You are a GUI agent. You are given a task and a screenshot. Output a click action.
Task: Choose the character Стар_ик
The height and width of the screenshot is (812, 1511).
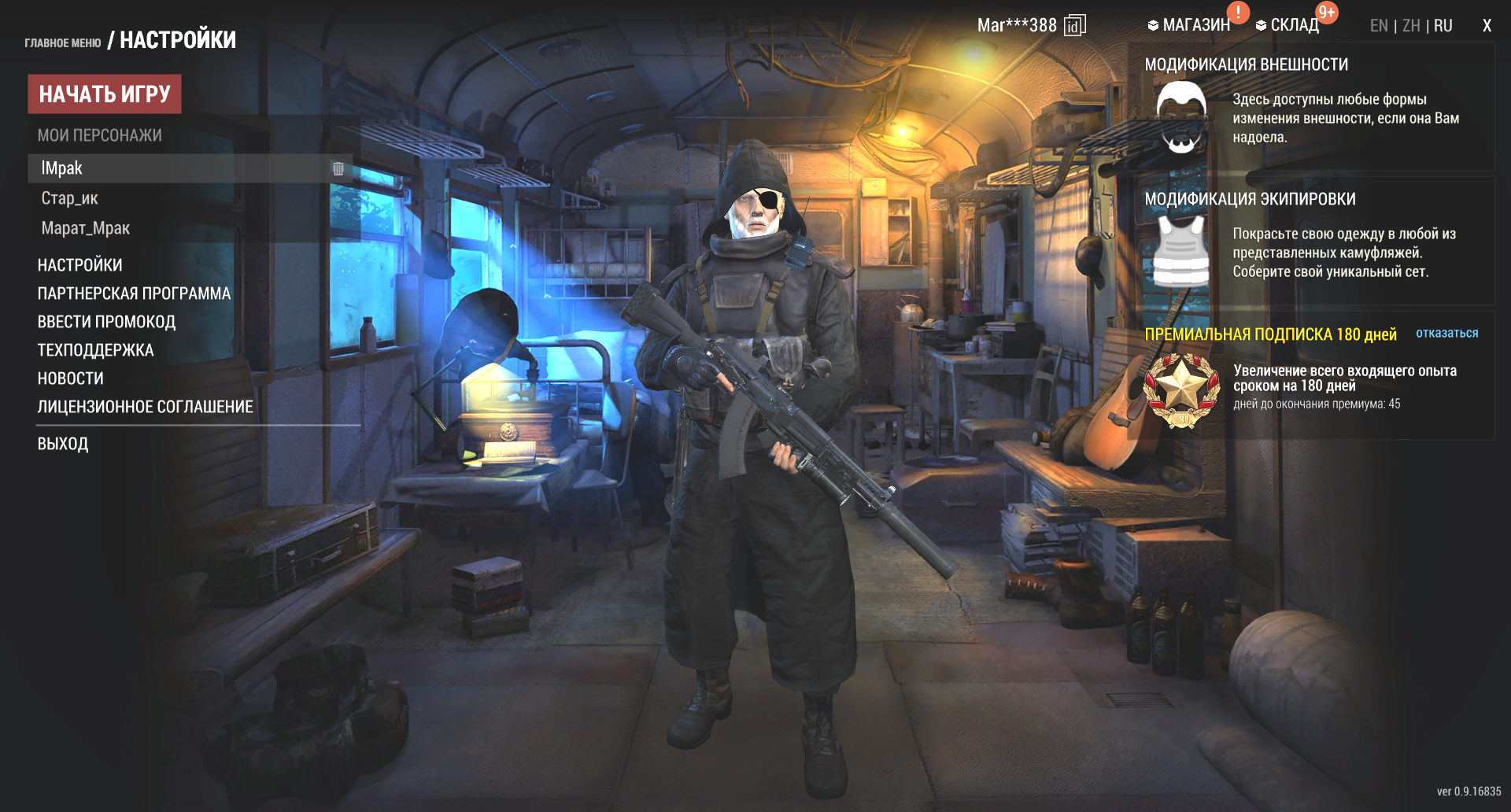point(70,198)
